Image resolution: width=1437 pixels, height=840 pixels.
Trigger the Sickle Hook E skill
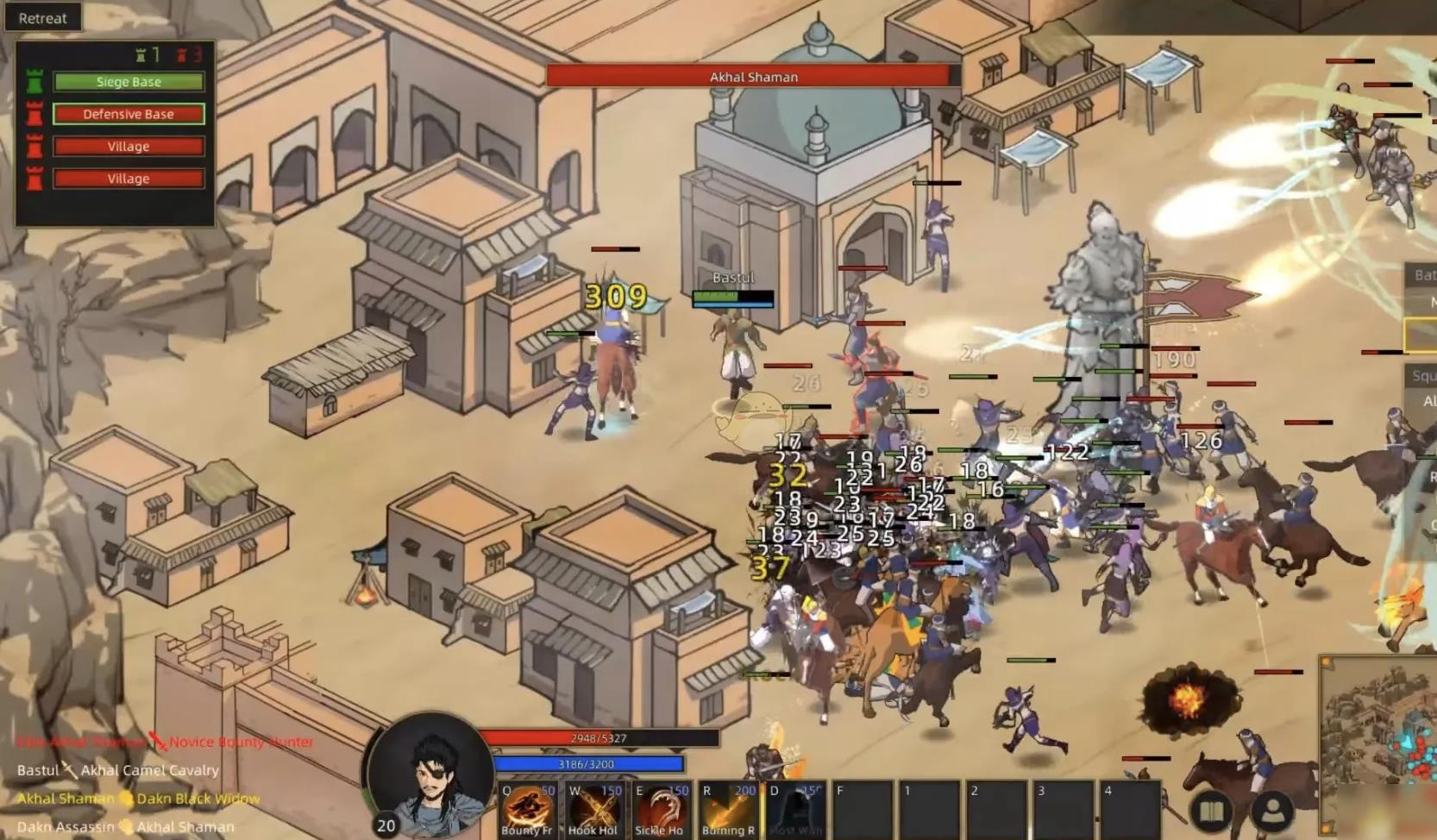660,811
